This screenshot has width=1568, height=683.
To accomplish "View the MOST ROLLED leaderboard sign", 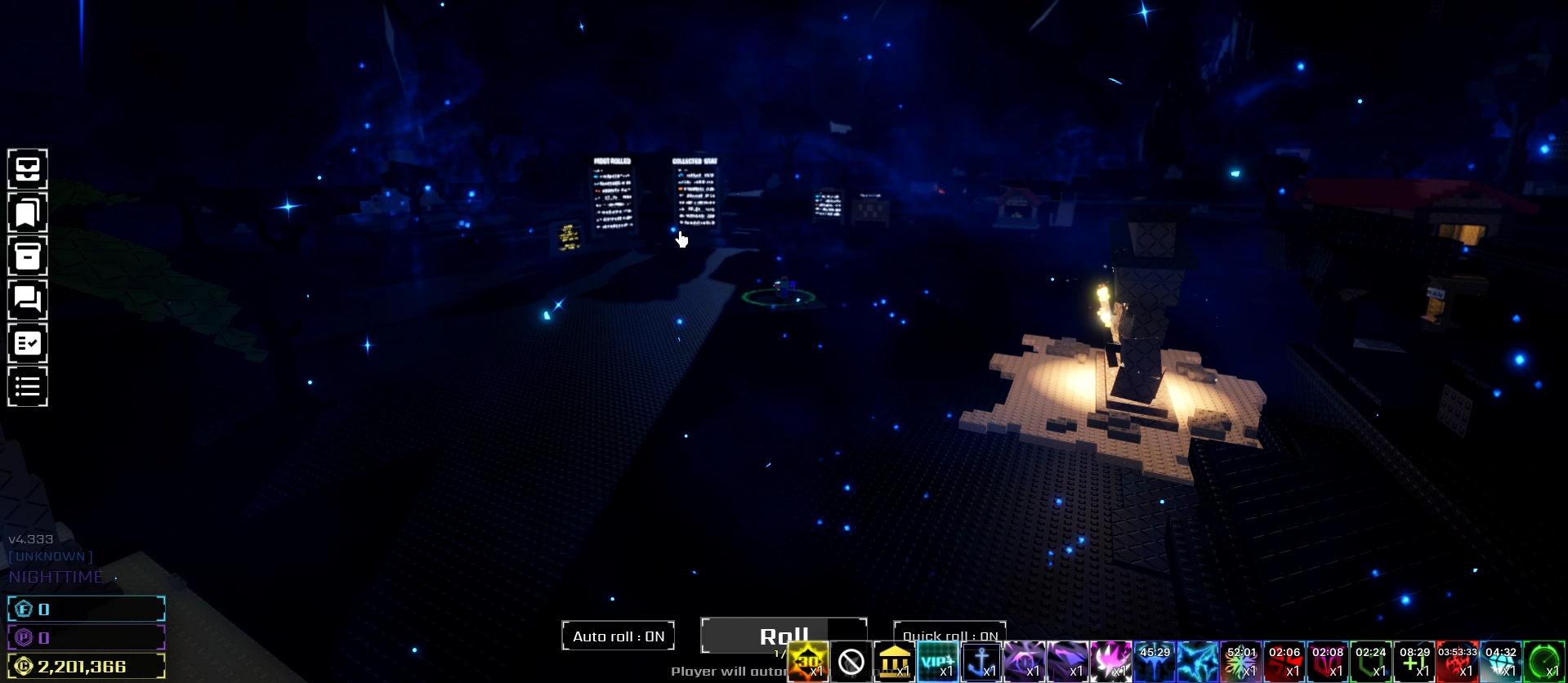I will [613, 196].
